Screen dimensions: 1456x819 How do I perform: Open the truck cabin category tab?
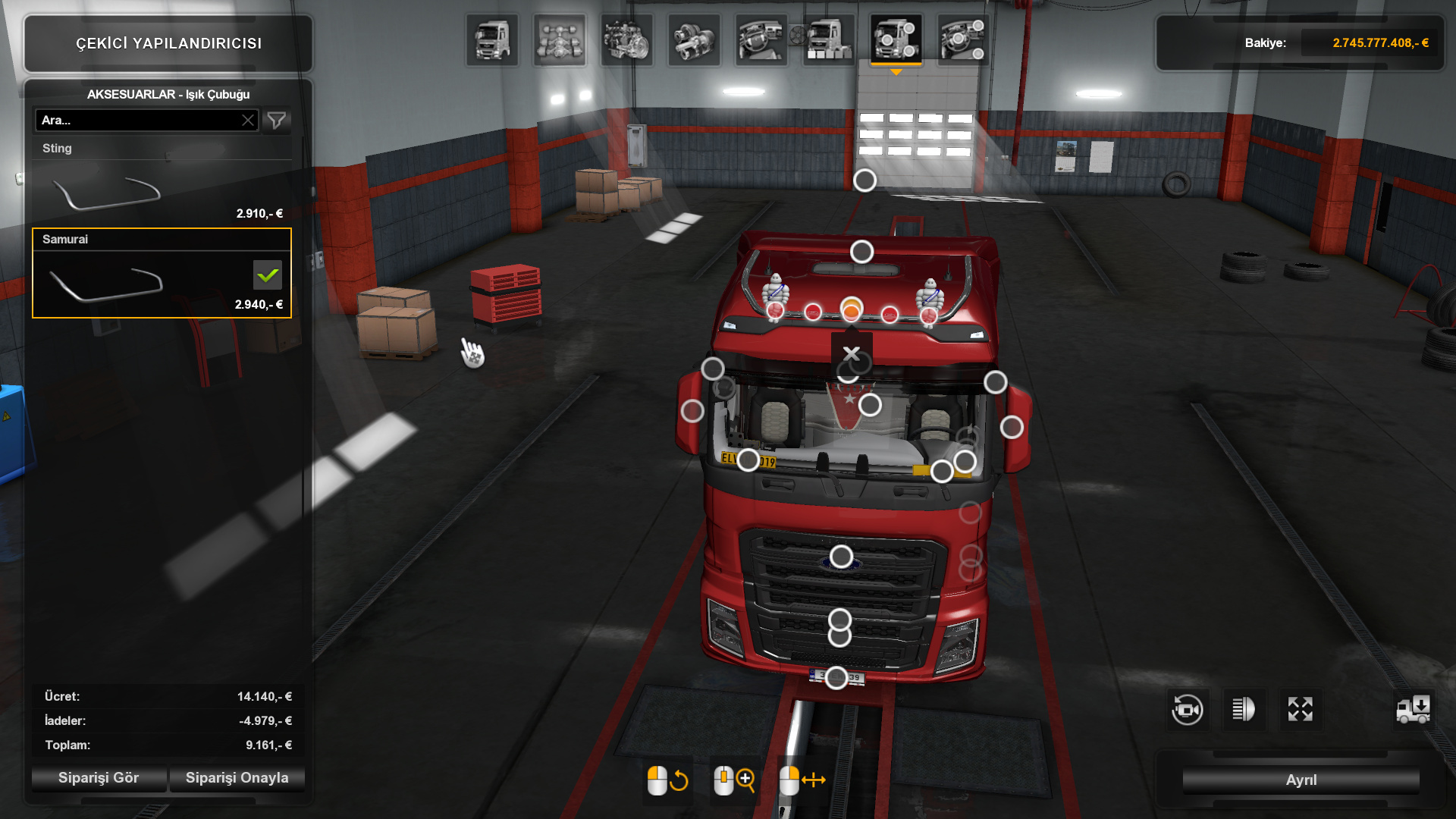pos(492,40)
